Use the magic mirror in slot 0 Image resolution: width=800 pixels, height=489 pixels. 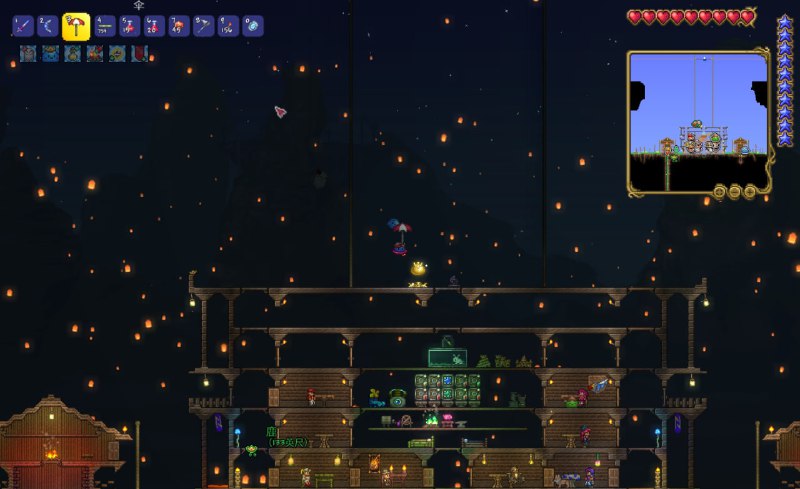(x=253, y=25)
